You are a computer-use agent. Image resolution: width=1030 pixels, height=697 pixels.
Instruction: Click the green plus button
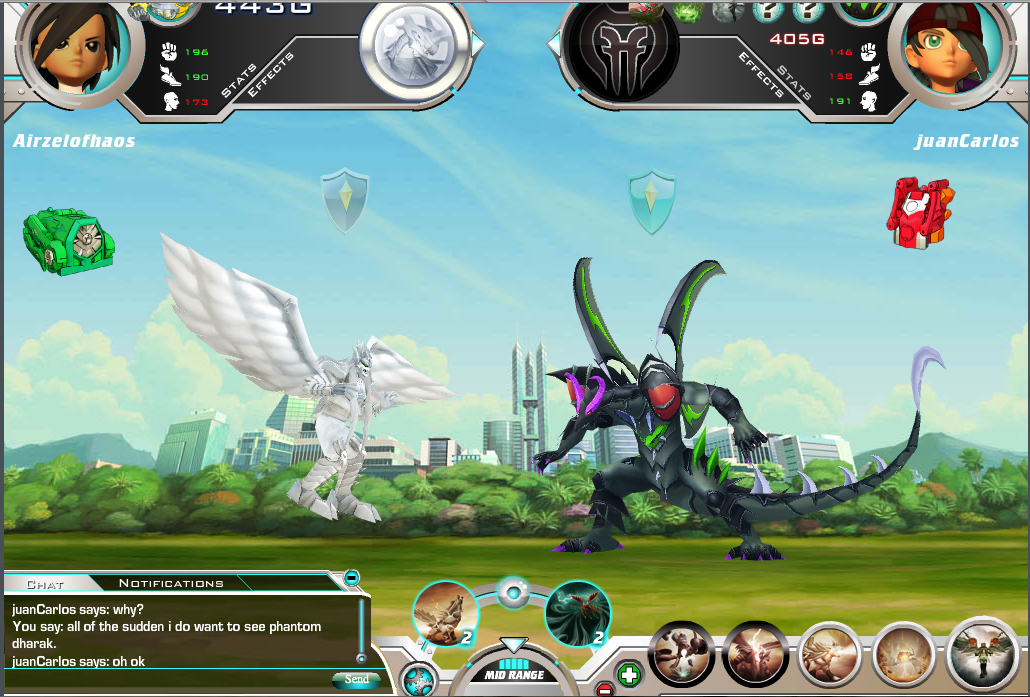coord(629,674)
